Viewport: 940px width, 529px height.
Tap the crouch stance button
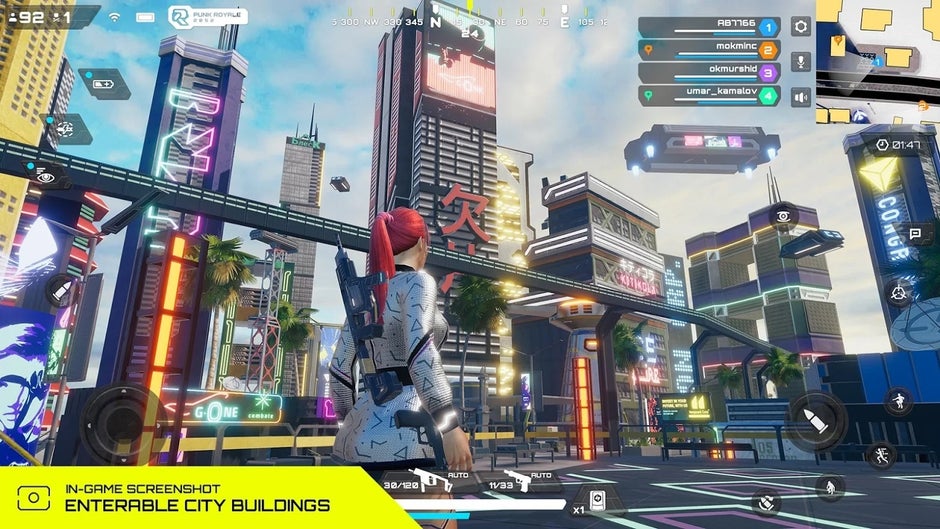829,487
